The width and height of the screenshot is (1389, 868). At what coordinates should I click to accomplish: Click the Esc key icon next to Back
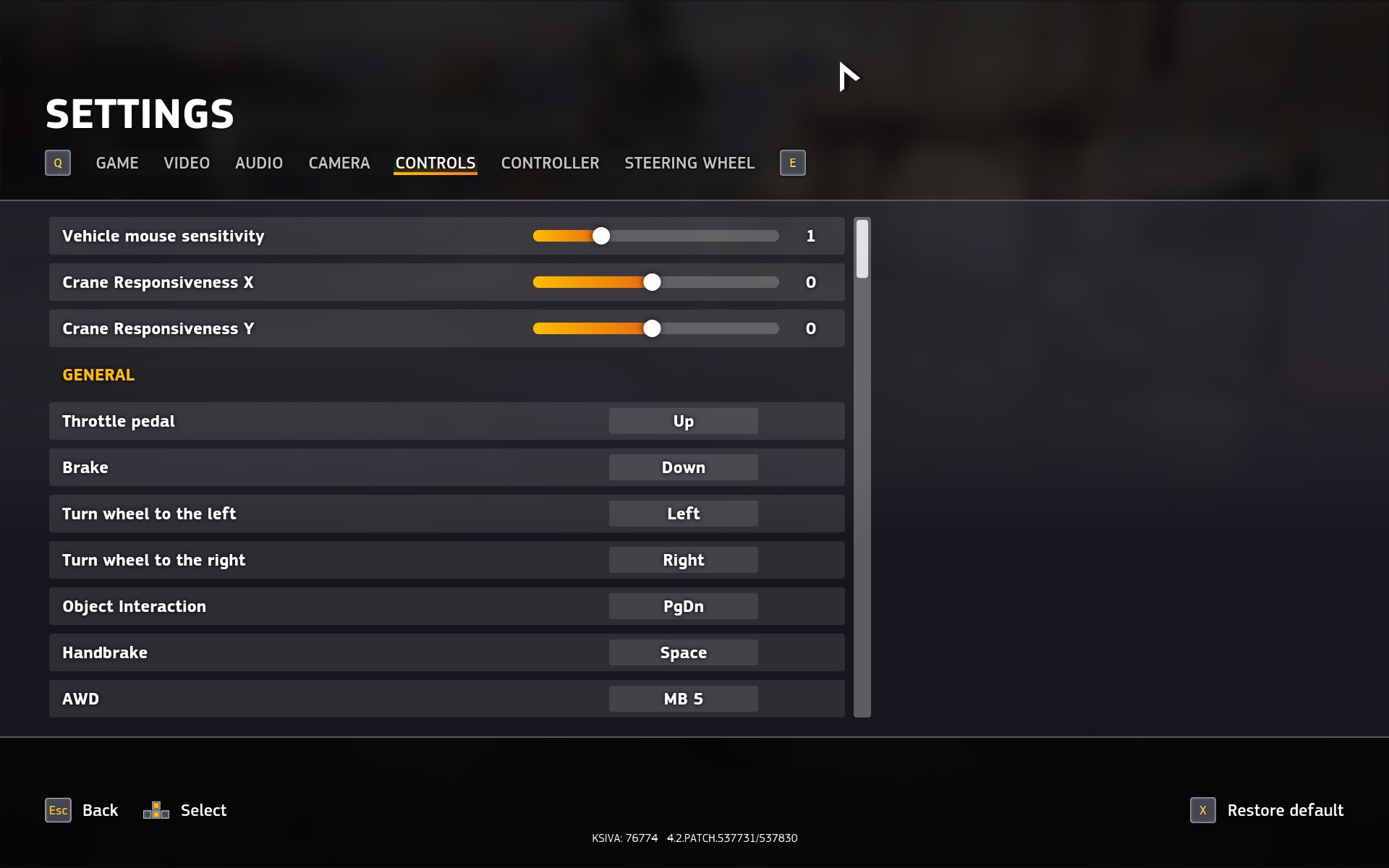(x=58, y=810)
